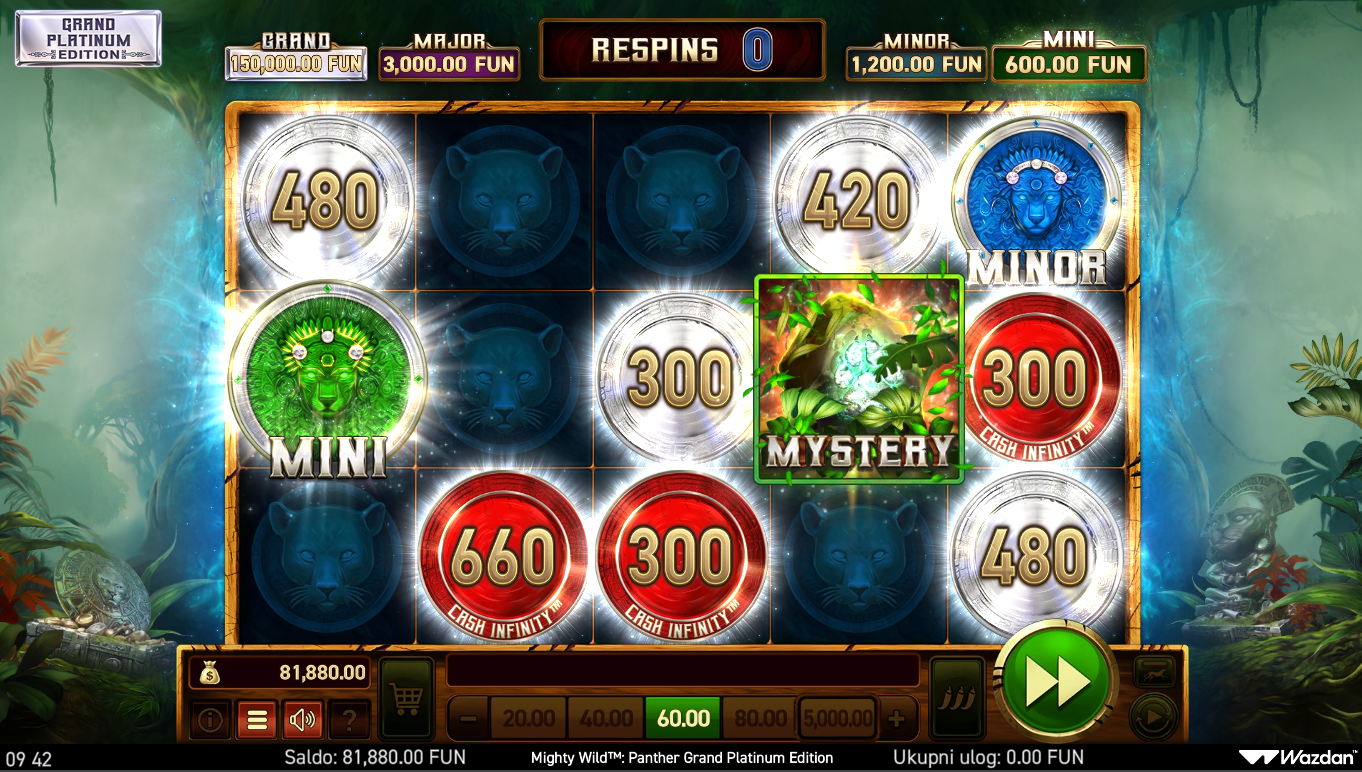Toggle the sound speaker button
1362x772 pixels.
tap(303, 719)
